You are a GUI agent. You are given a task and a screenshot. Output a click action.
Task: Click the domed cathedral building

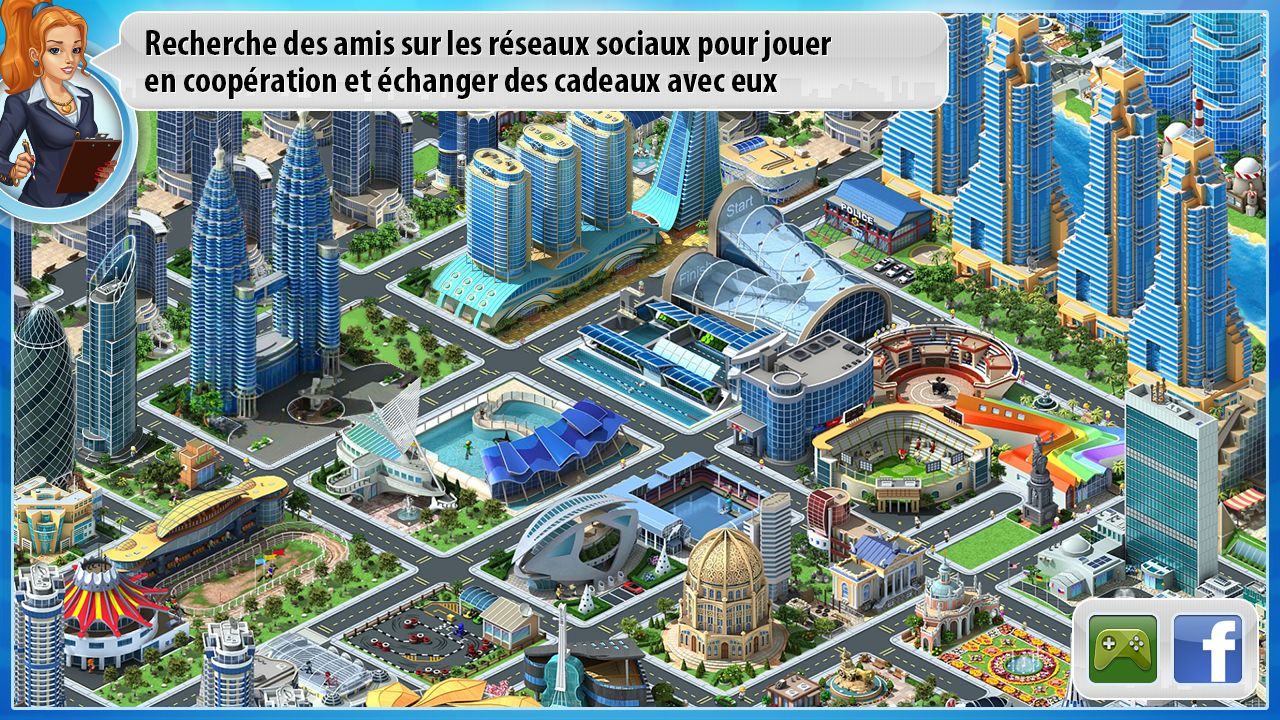pyautogui.click(x=725, y=590)
